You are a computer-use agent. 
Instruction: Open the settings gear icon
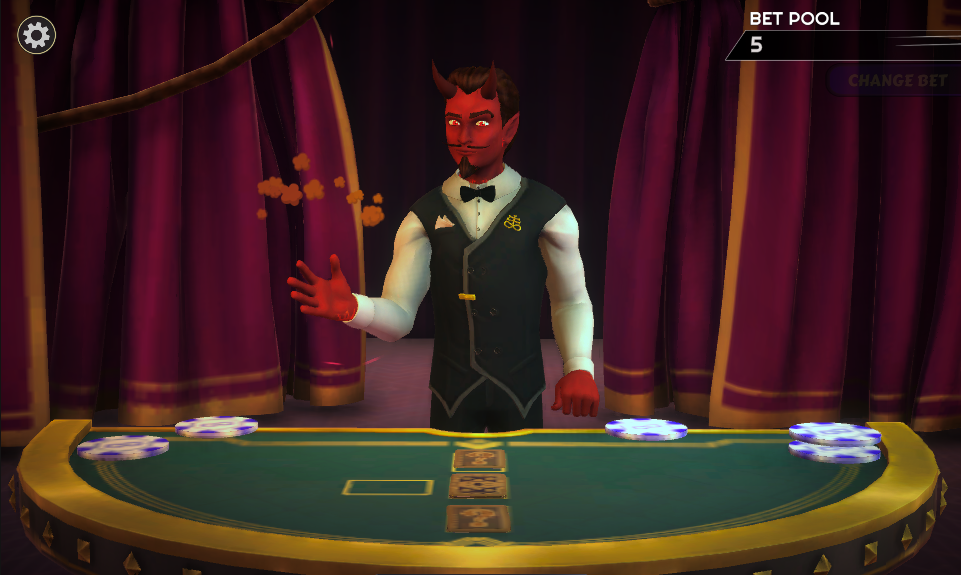point(36,36)
